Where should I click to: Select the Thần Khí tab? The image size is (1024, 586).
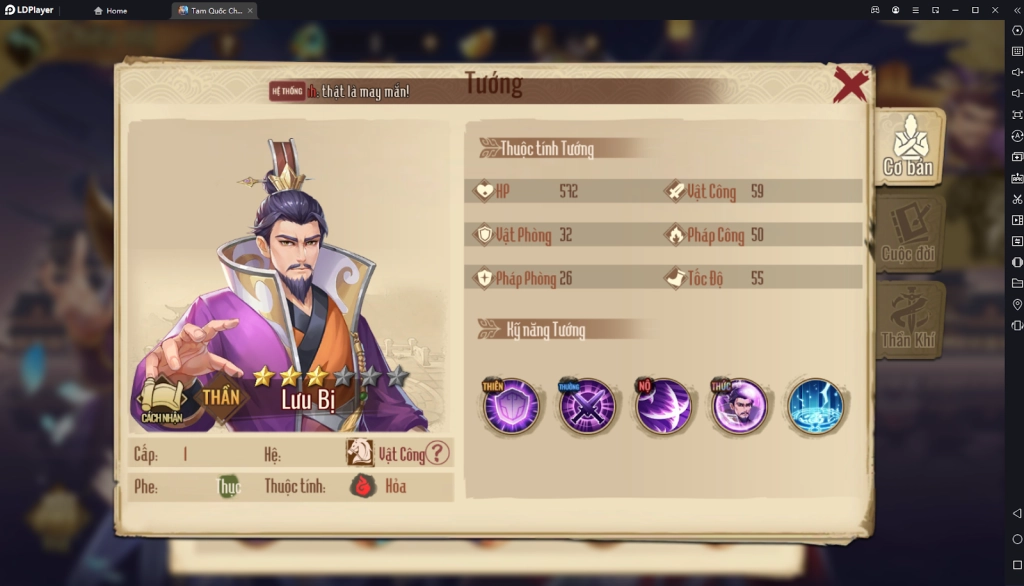(x=908, y=320)
